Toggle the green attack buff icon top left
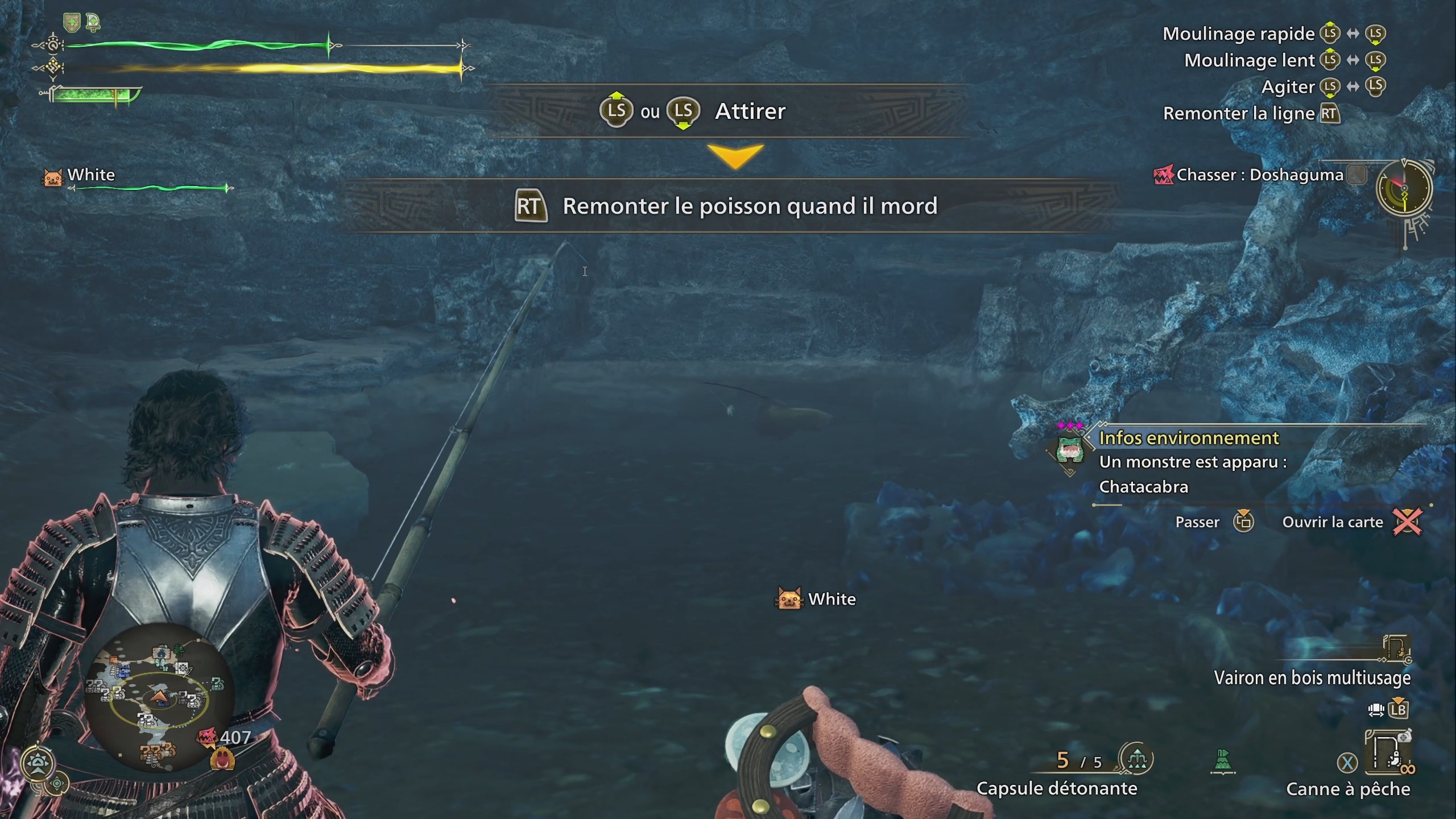The width and height of the screenshot is (1456, 819). pos(93,22)
